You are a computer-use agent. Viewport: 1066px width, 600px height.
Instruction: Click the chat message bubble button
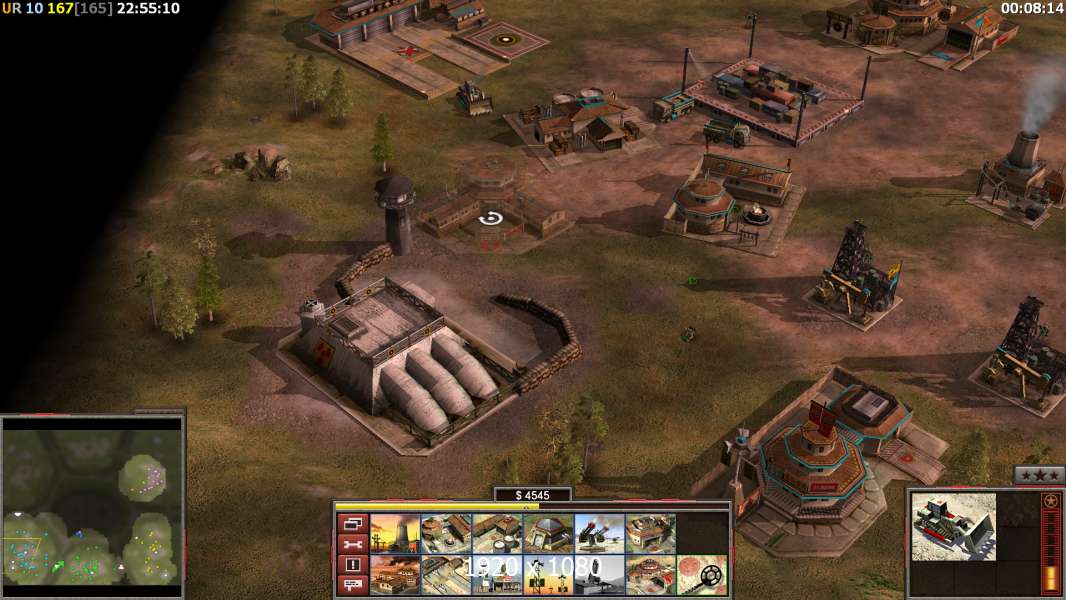tap(352, 585)
